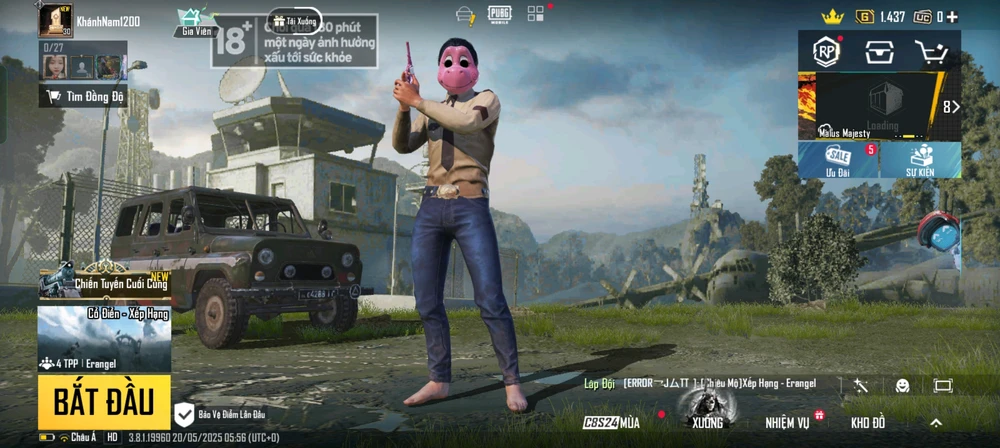Open the Ưu Đãi sale offers
This screenshot has width=1000, height=448.
coord(838,160)
